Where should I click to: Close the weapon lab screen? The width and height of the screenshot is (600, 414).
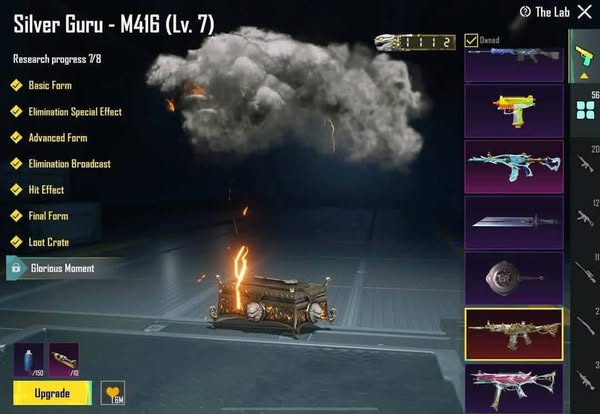pos(586,11)
